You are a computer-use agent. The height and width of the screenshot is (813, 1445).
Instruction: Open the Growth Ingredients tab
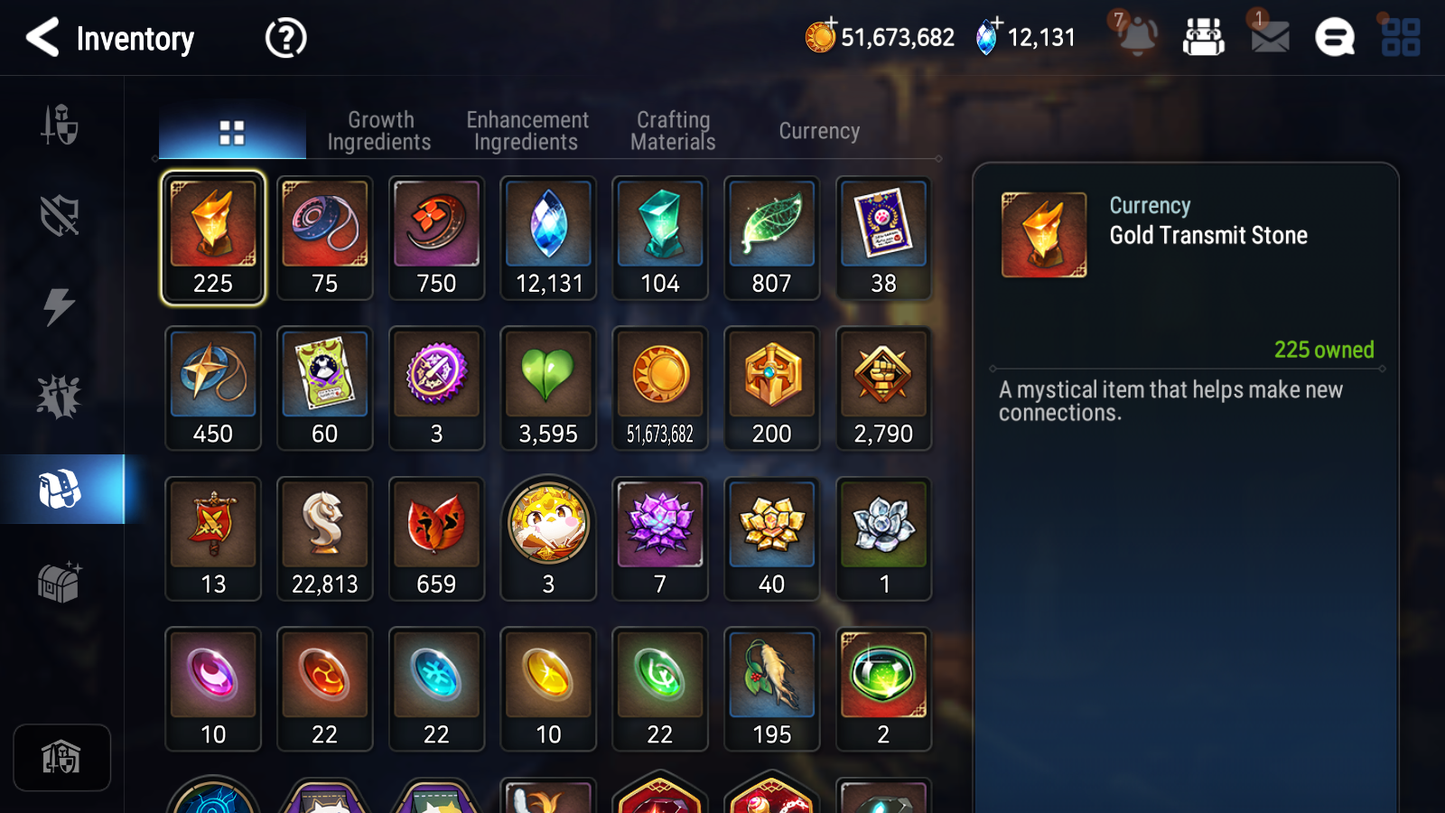click(379, 130)
